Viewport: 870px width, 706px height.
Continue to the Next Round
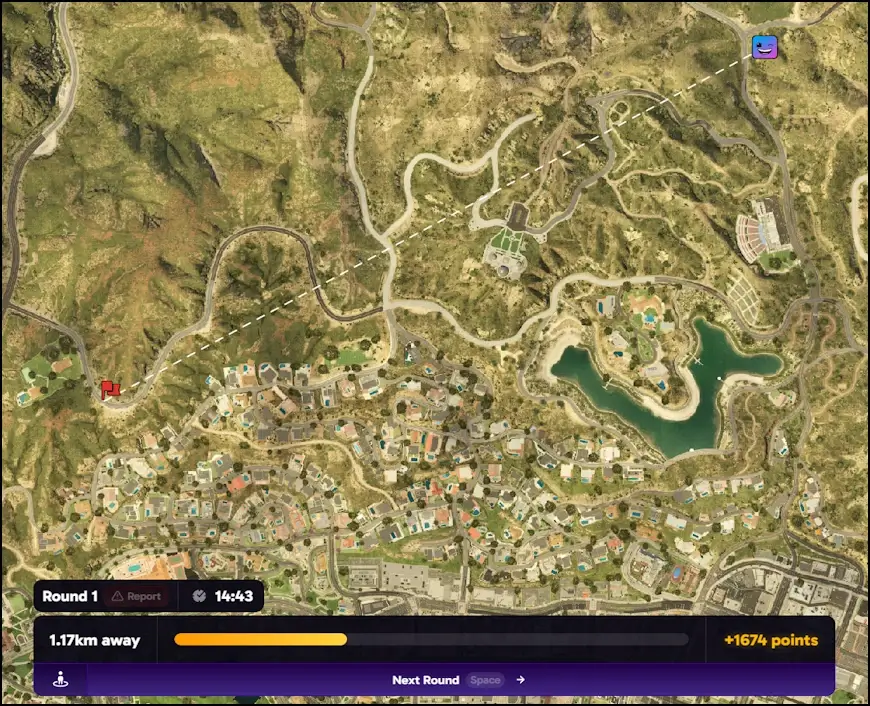[458, 680]
